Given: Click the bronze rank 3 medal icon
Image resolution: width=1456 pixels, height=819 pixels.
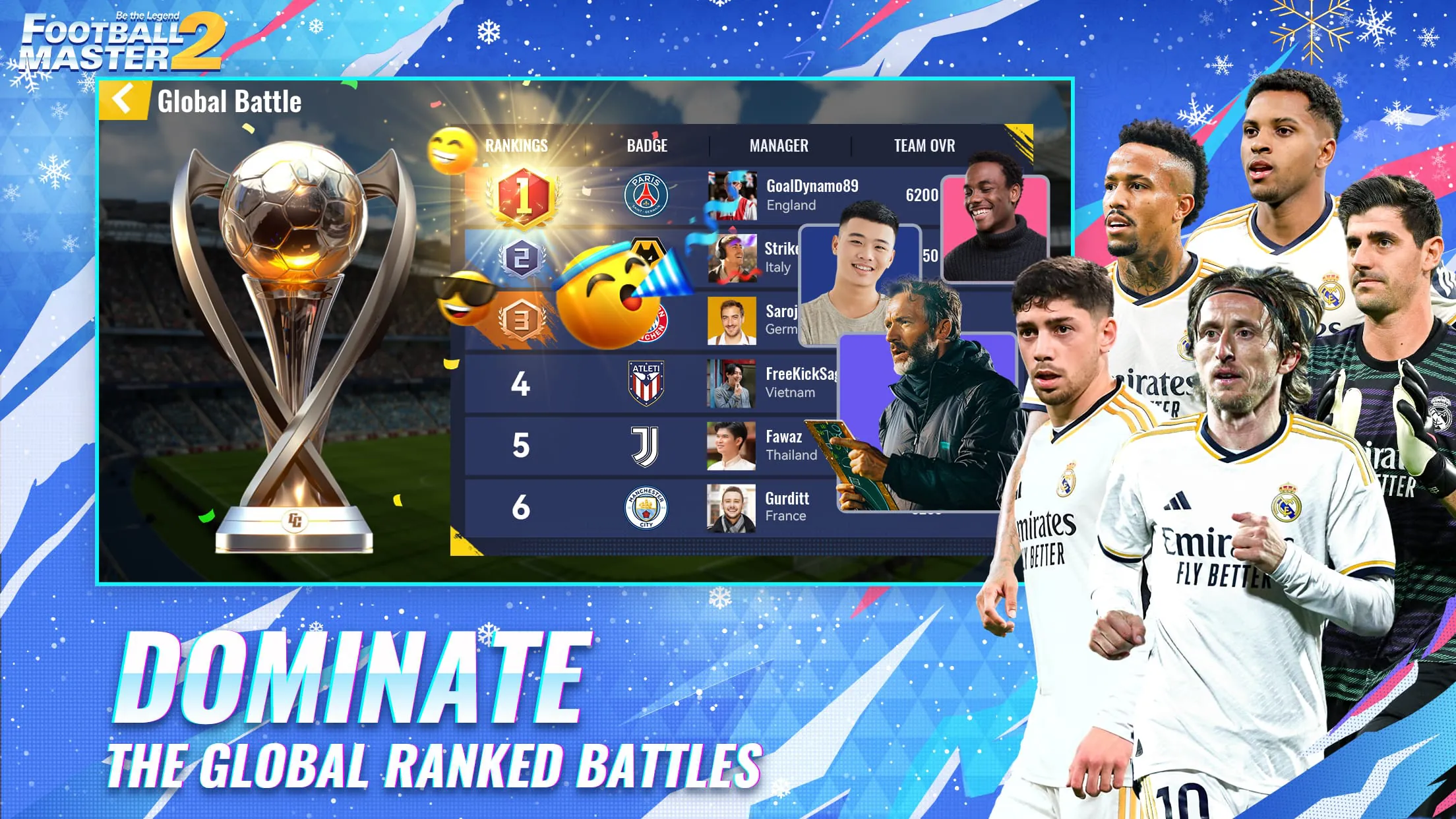Looking at the screenshot, I should [x=521, y=320].
